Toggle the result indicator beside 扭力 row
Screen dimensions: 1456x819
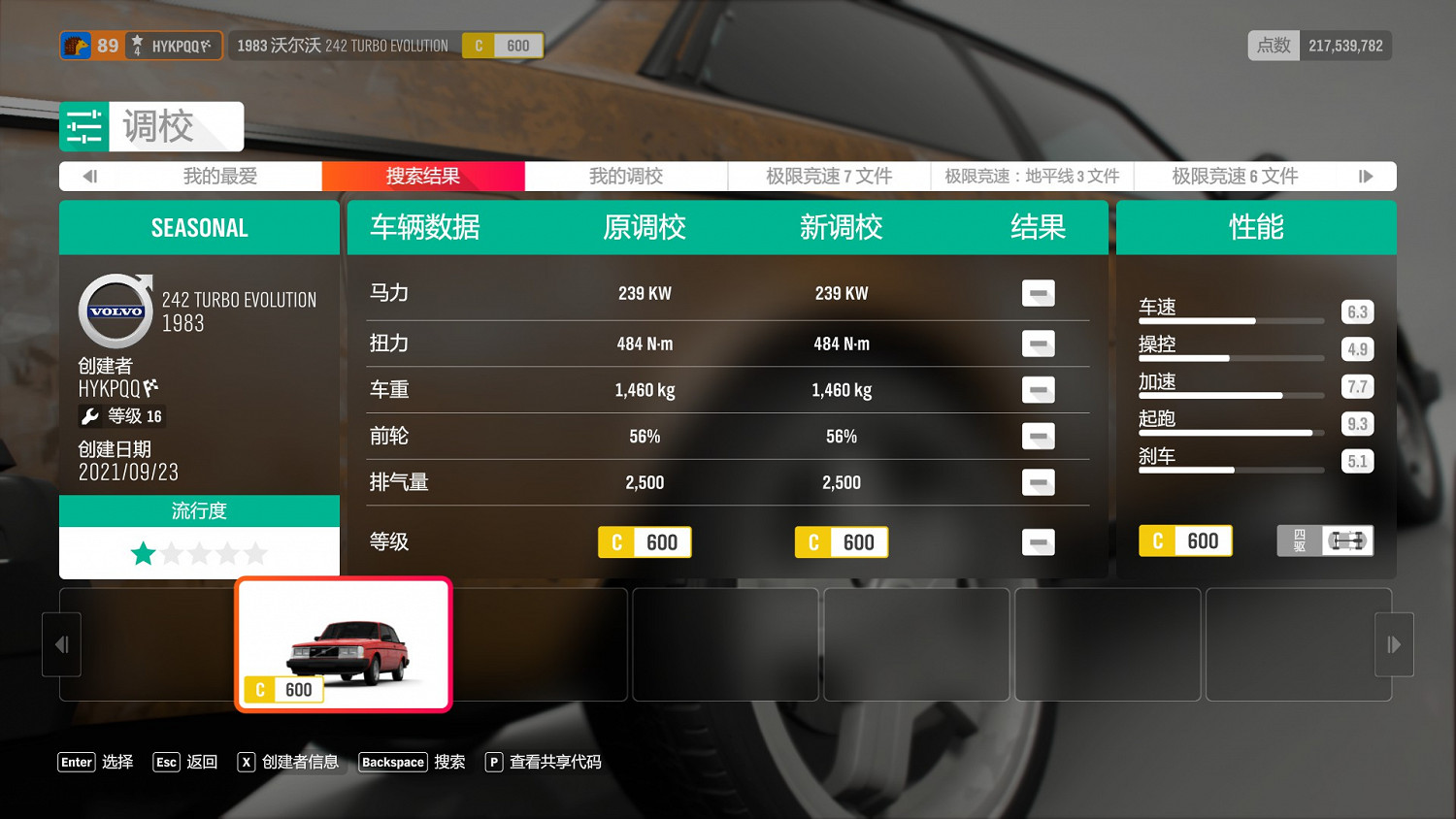(x=1038, y=344)
